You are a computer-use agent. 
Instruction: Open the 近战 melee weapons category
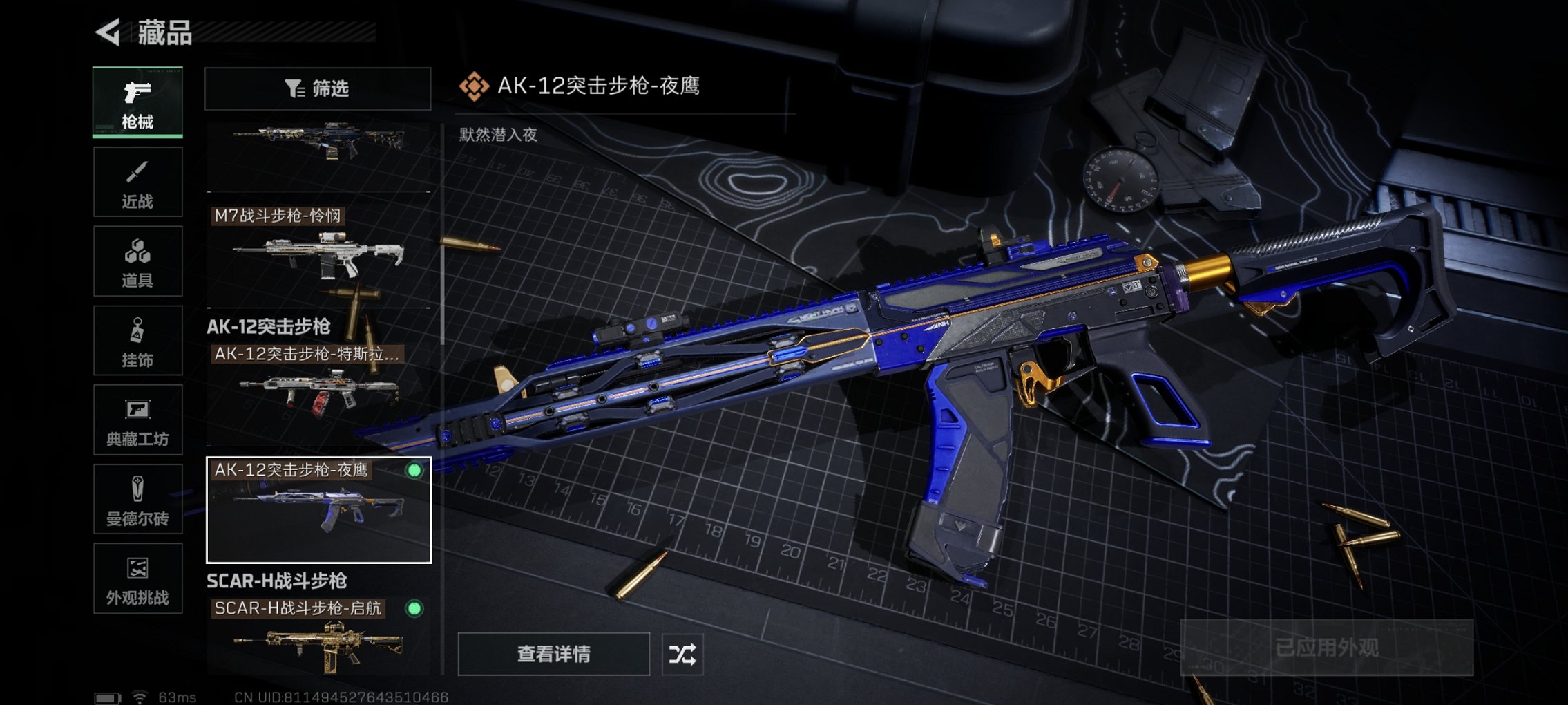tap(137, 181)
